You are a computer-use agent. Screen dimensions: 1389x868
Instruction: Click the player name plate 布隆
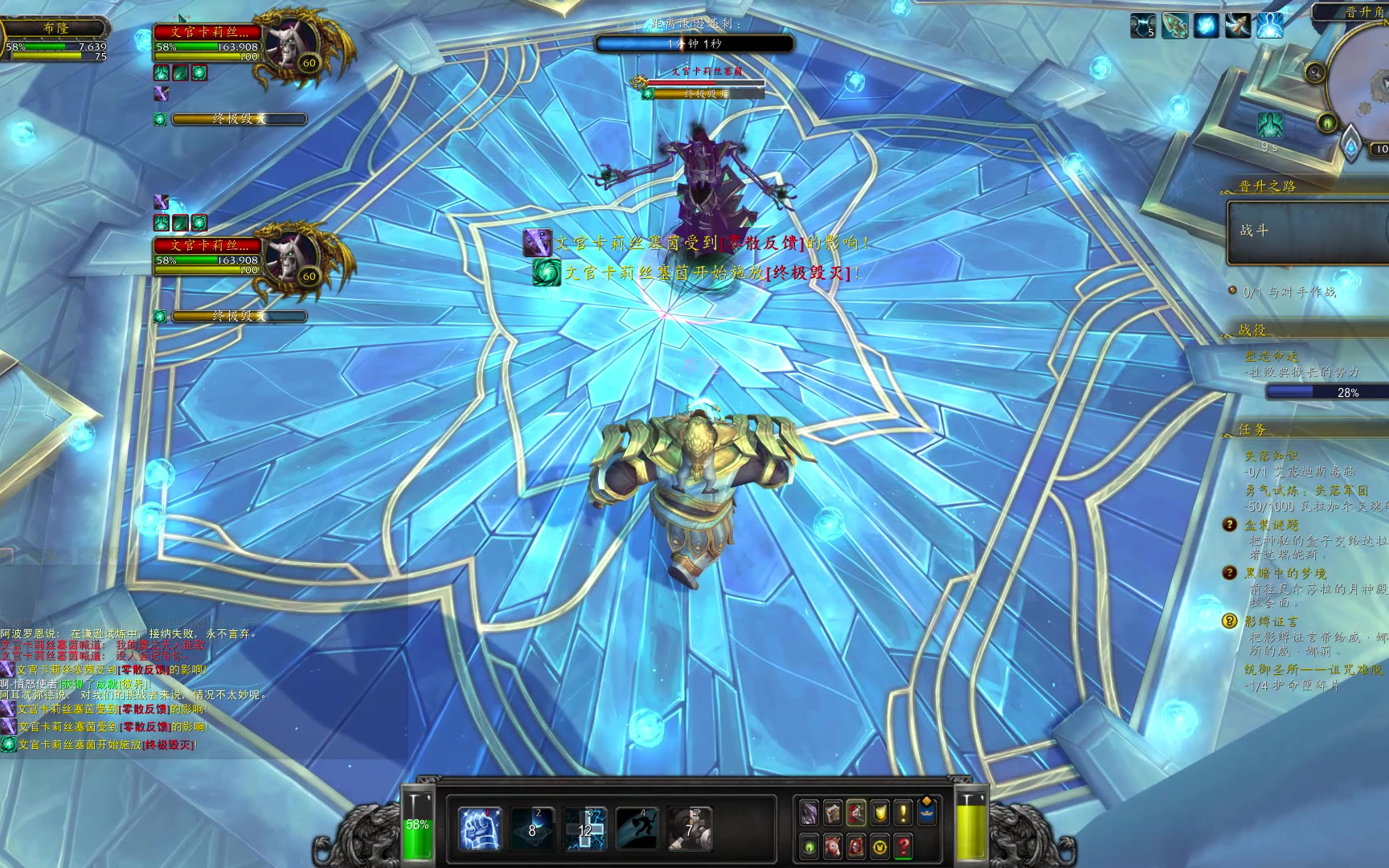[56, 28]
